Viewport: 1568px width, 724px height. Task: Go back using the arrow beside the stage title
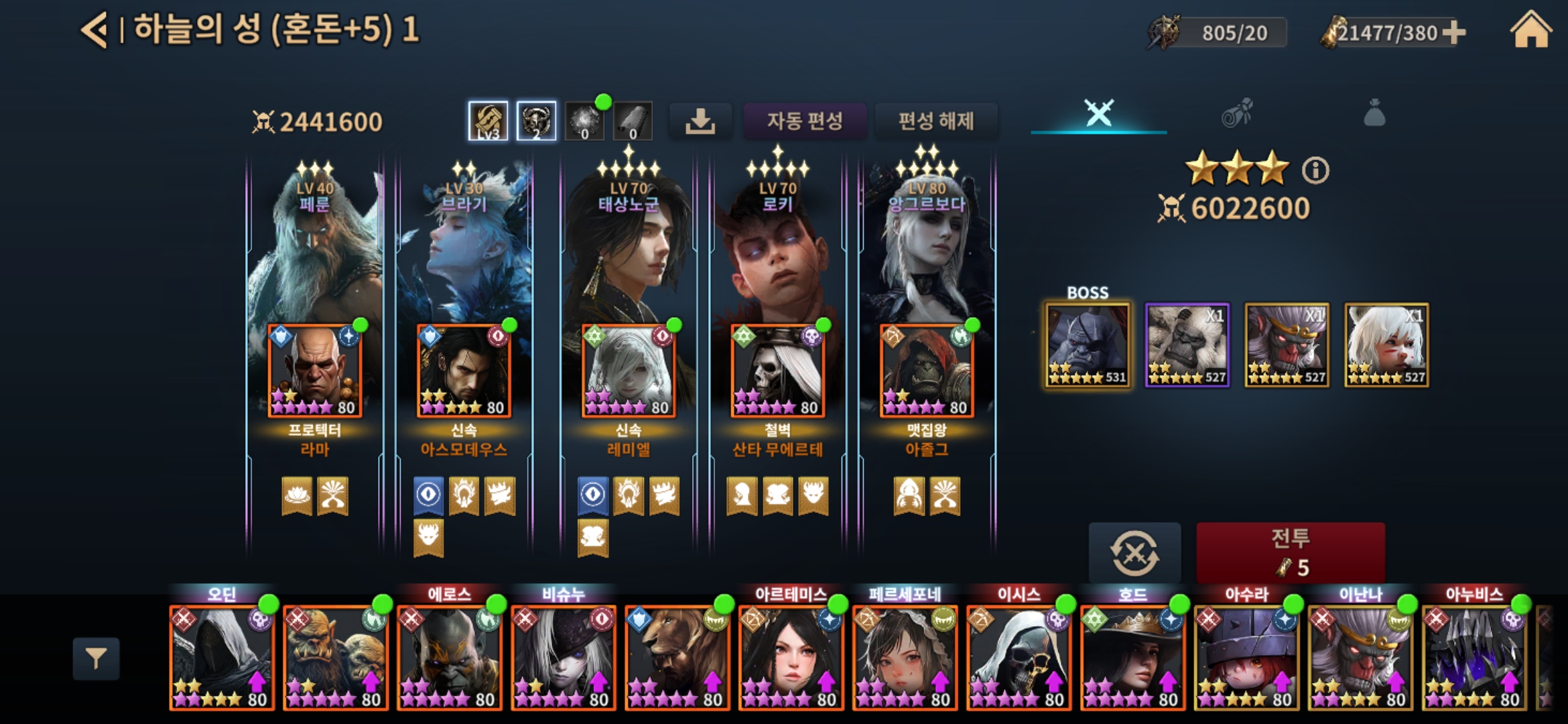click(94, 31)
